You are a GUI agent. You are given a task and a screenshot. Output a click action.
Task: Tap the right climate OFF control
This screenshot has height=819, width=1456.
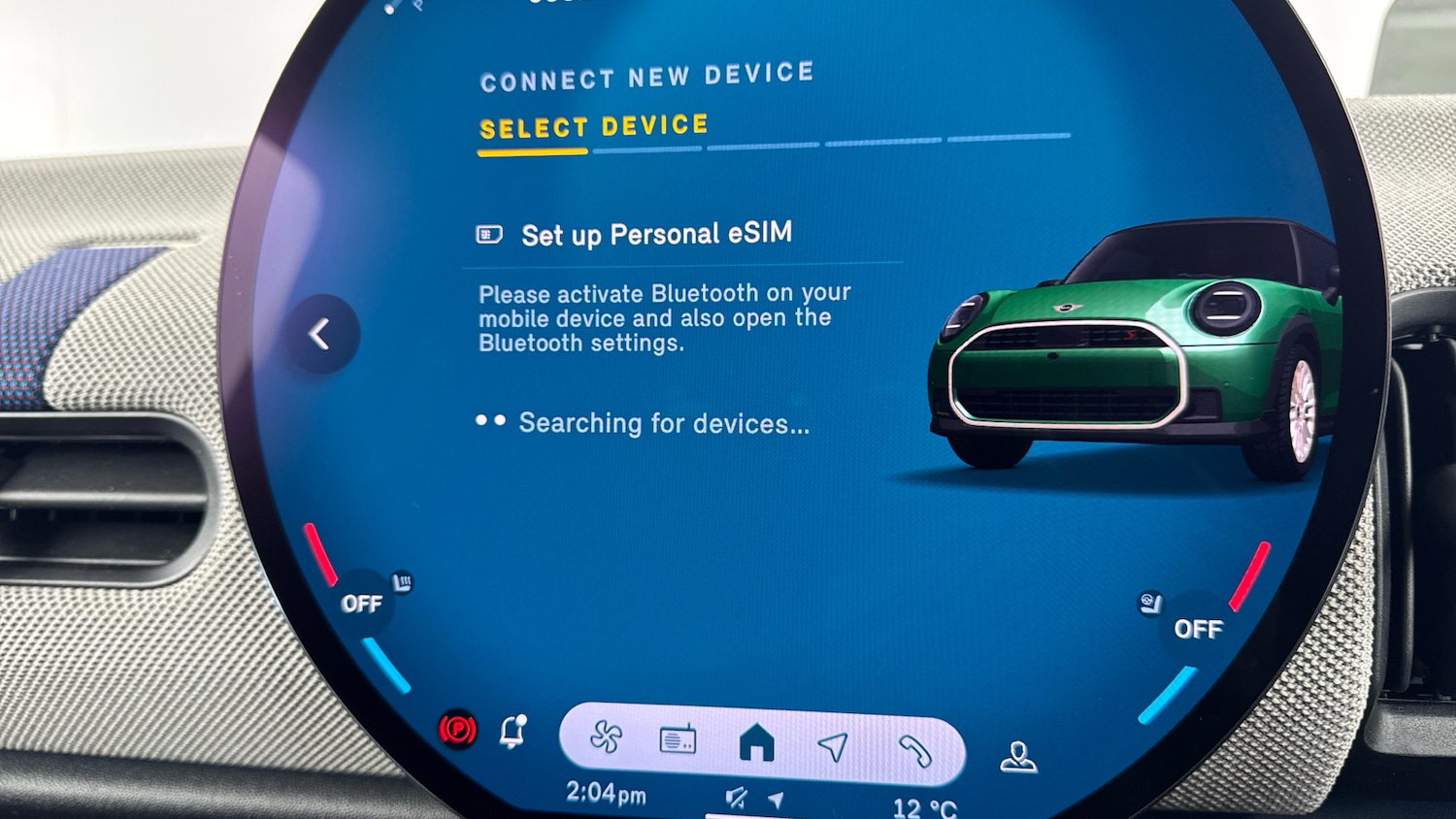[1198, 629]
